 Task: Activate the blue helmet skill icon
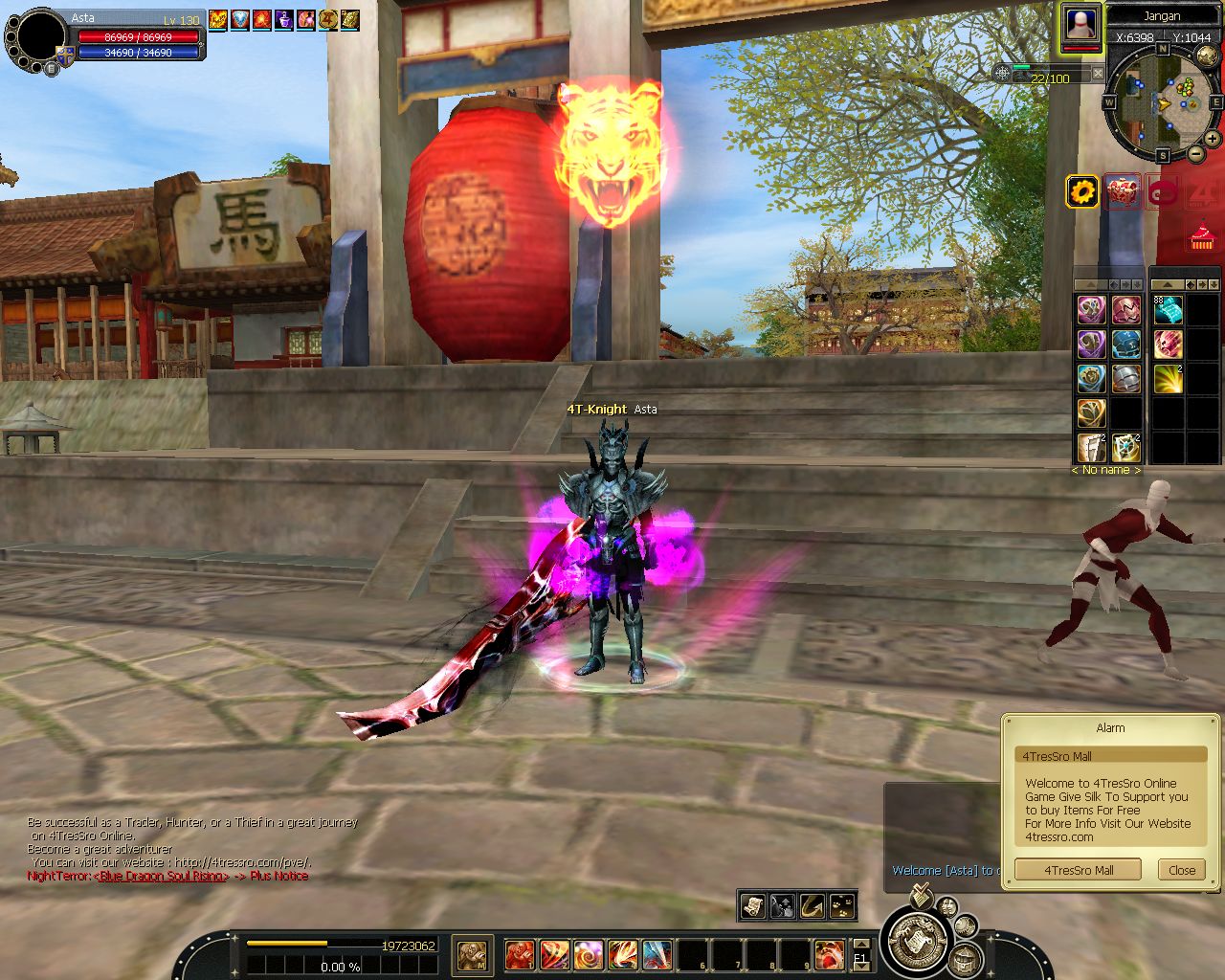click(x=1125, y=345)
